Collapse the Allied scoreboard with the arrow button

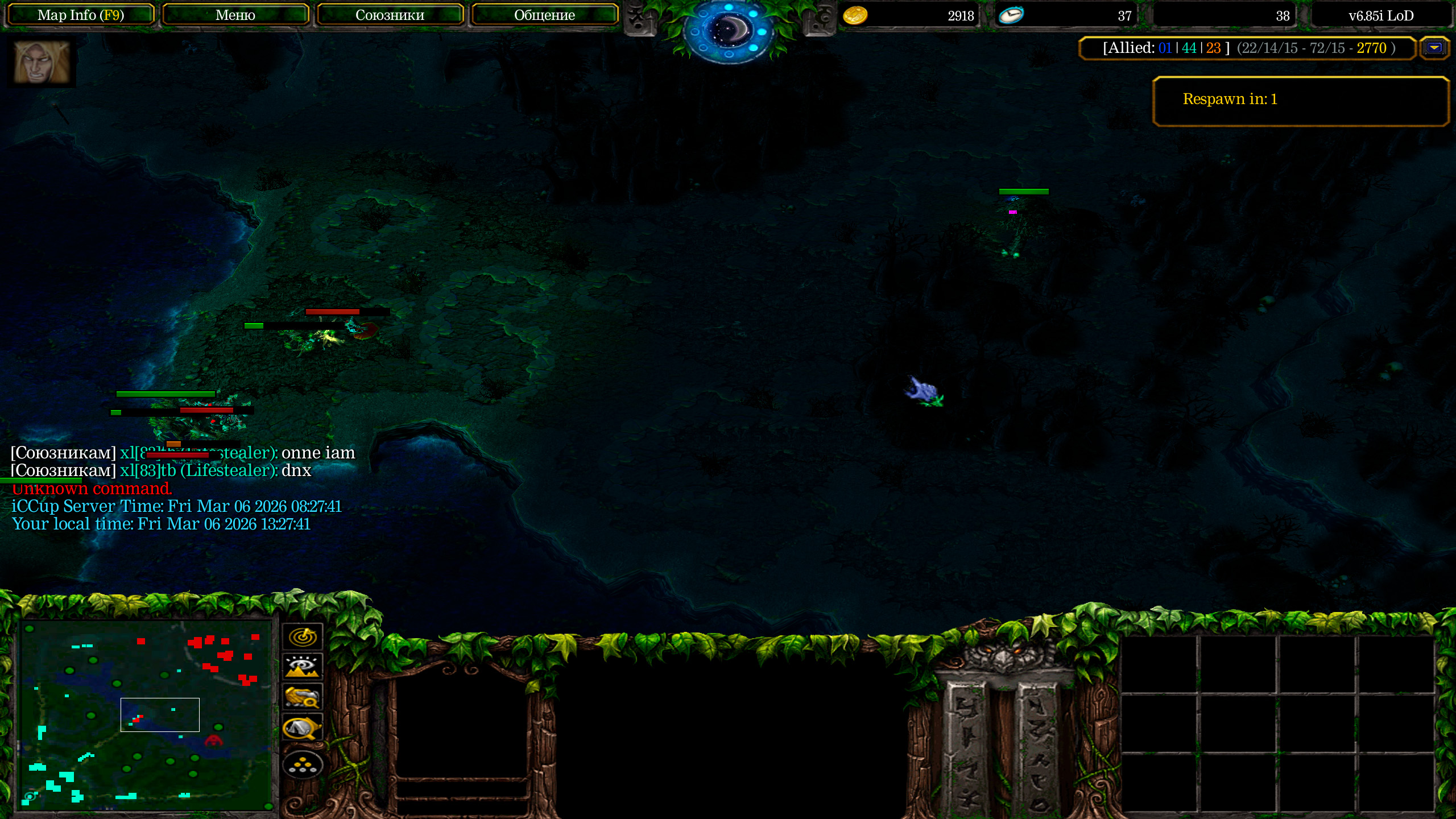[x=1434, y=48]
